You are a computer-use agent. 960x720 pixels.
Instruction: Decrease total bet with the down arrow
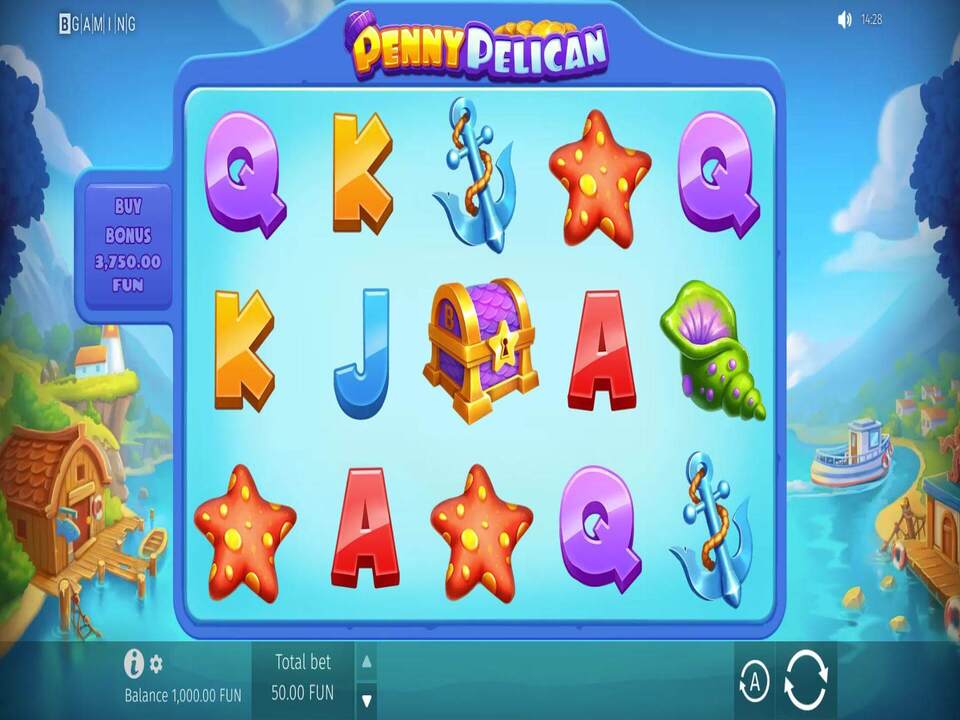coord(367,699)
